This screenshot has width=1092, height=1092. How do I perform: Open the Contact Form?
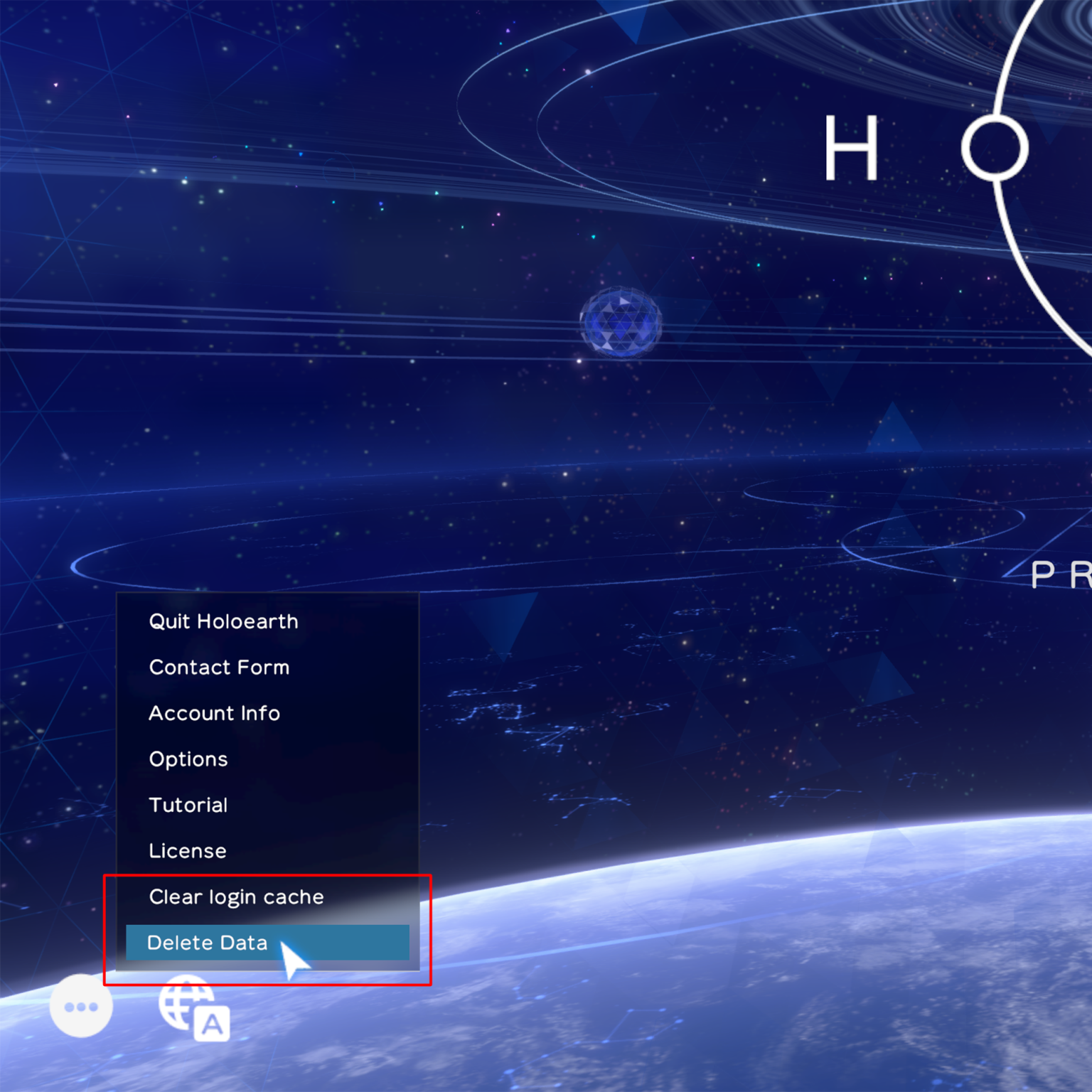pyautogui.click(x=219, y=667)
